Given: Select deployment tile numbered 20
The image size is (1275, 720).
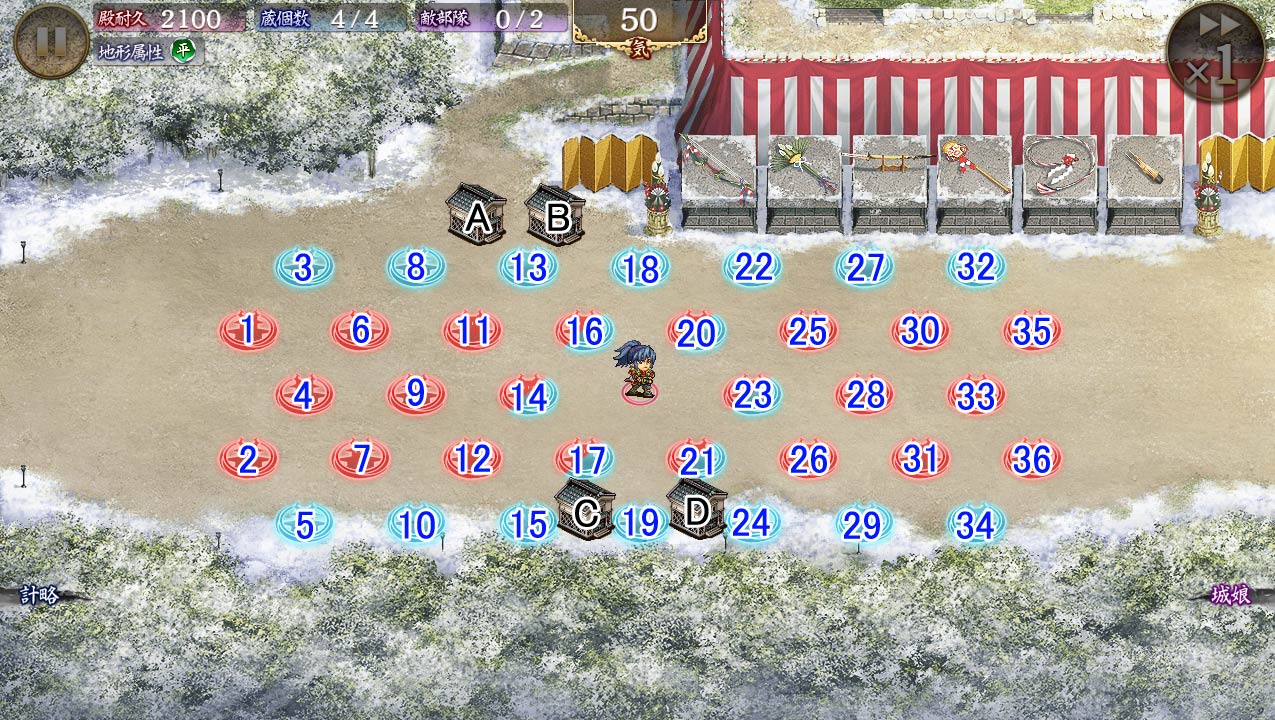Looking at the screenshot, I should click(x=696, y=333).
